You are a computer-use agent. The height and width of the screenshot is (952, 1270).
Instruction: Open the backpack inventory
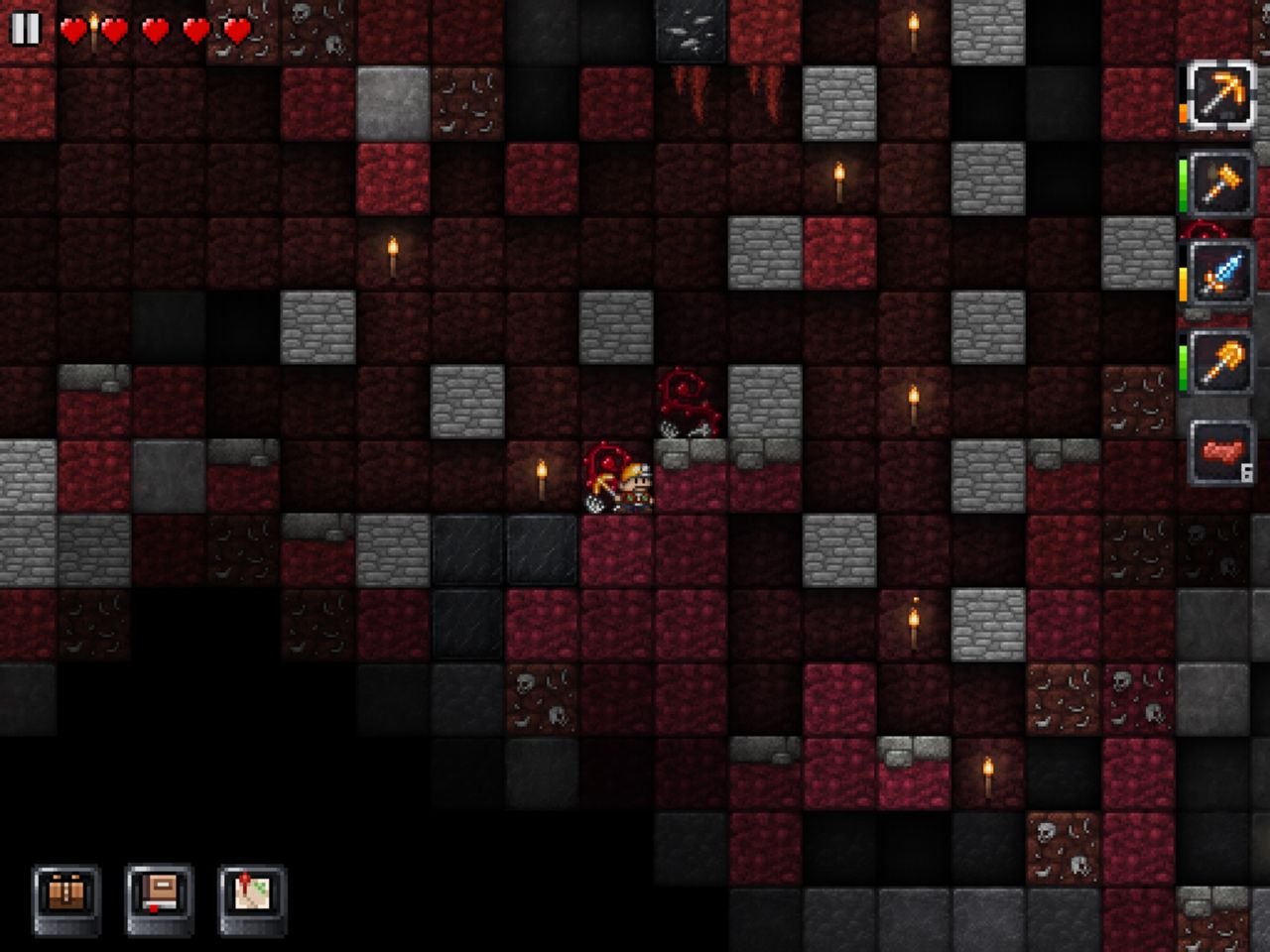point(66,896)
